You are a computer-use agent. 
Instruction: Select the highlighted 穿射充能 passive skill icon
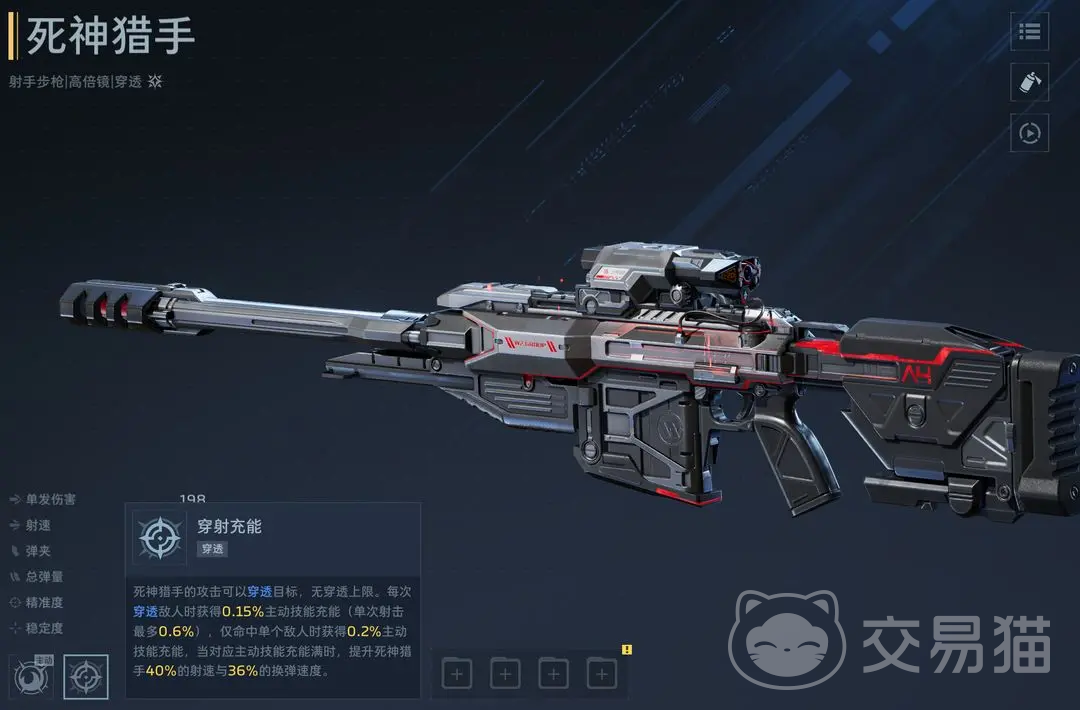[86, 677]
